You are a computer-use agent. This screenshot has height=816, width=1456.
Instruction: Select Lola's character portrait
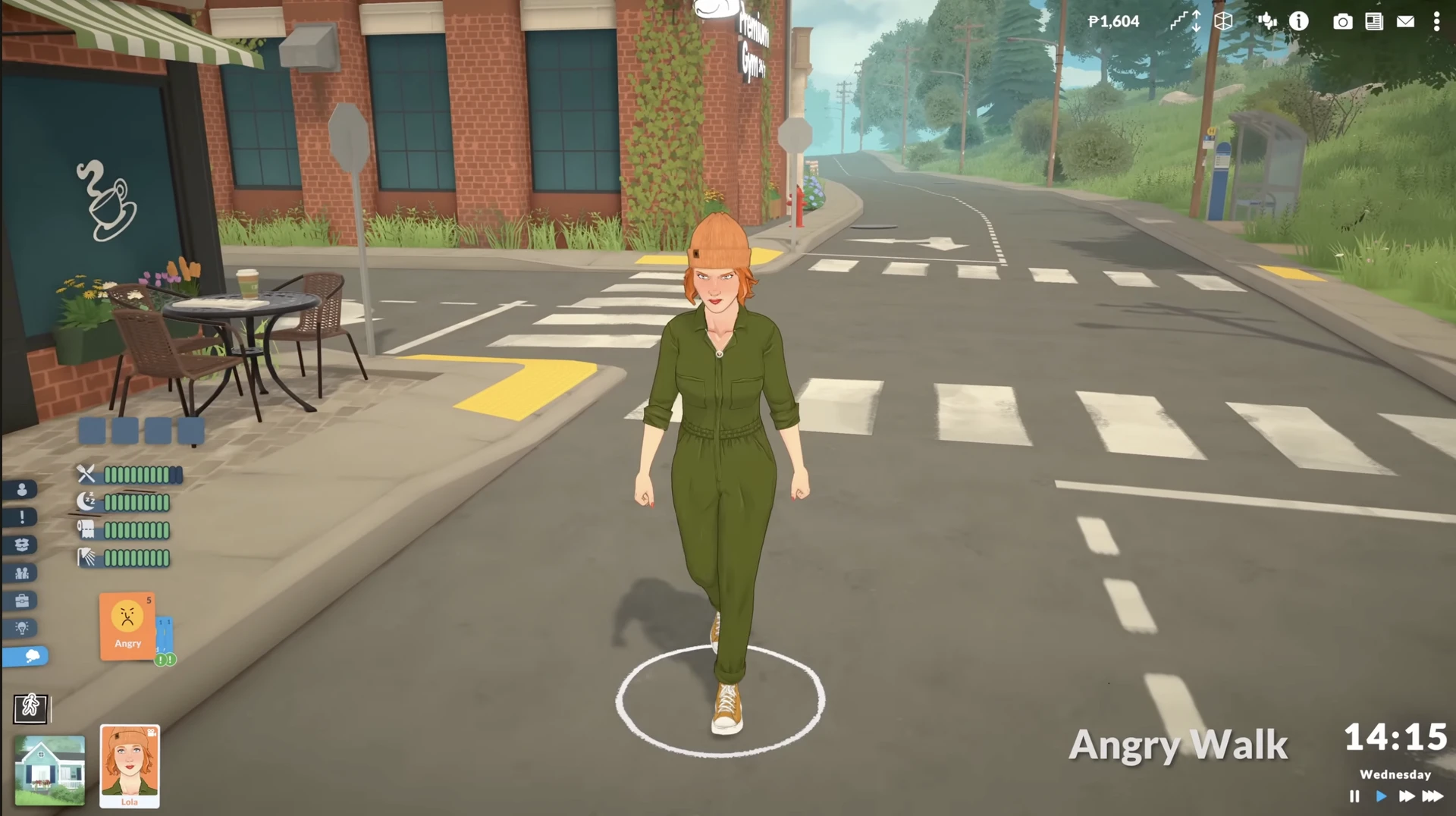pos(130,765)
